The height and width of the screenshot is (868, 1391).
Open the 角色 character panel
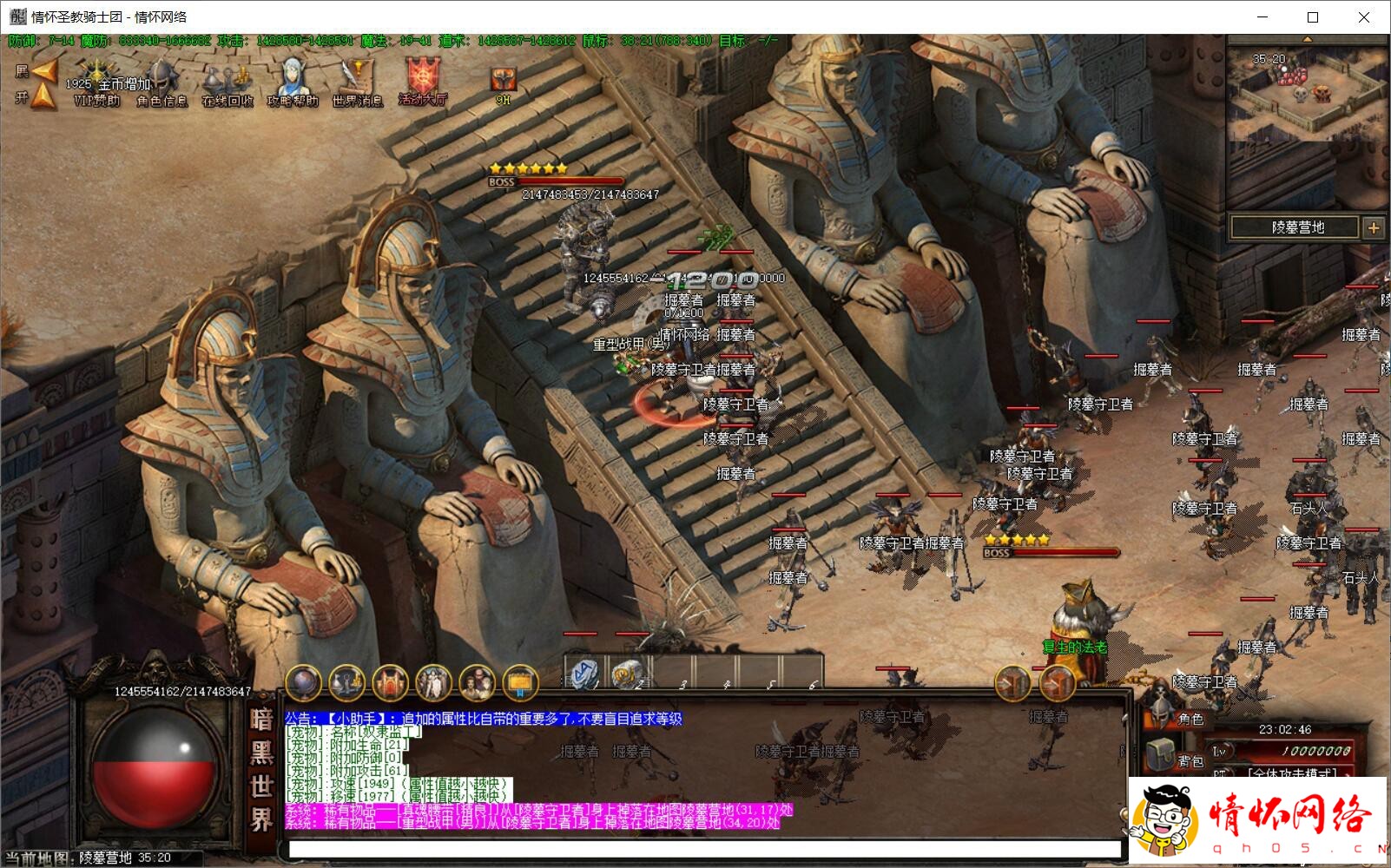point(1181,717)
